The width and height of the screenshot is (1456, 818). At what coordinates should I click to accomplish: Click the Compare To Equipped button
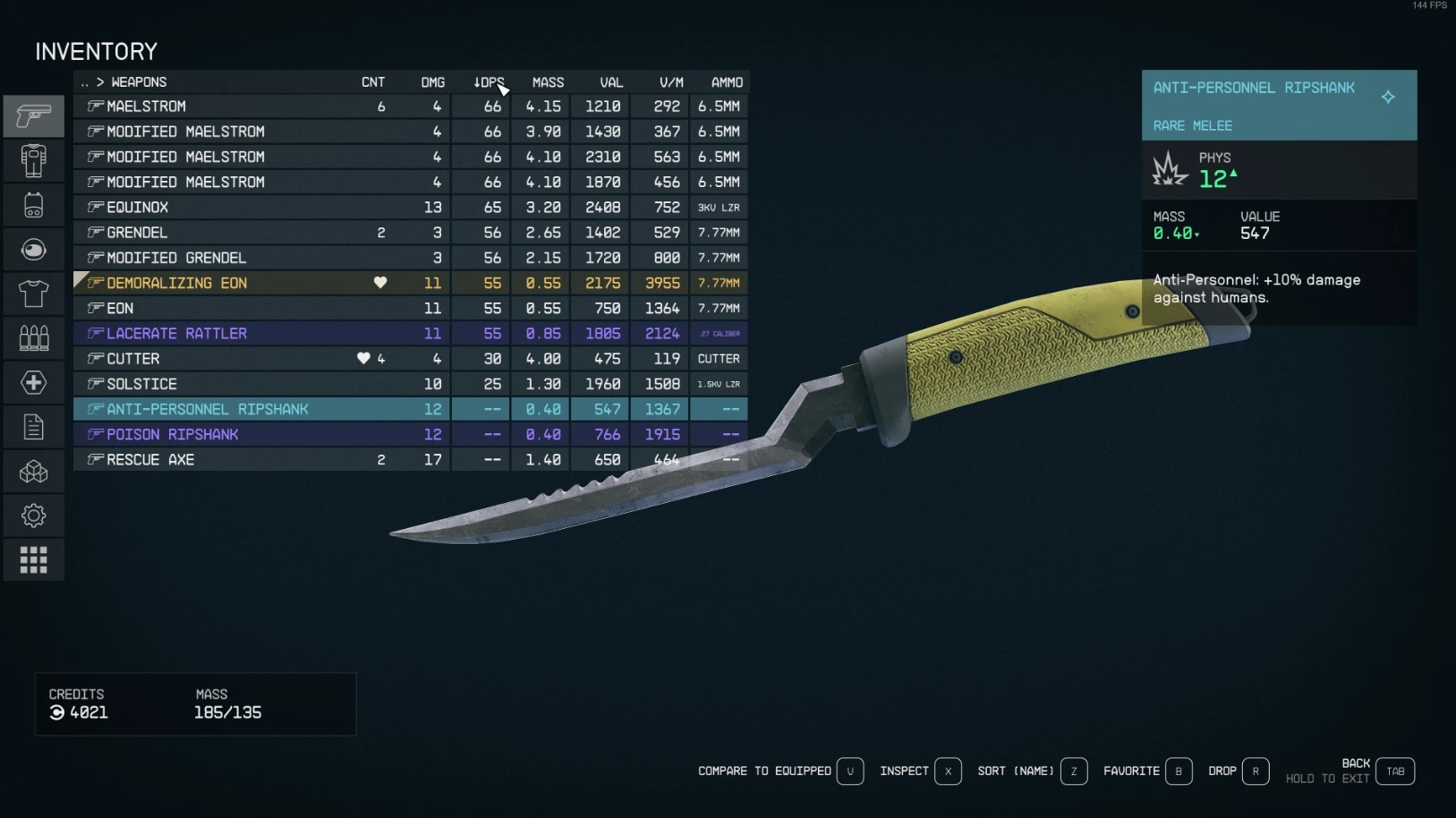(x=765, y=771)
